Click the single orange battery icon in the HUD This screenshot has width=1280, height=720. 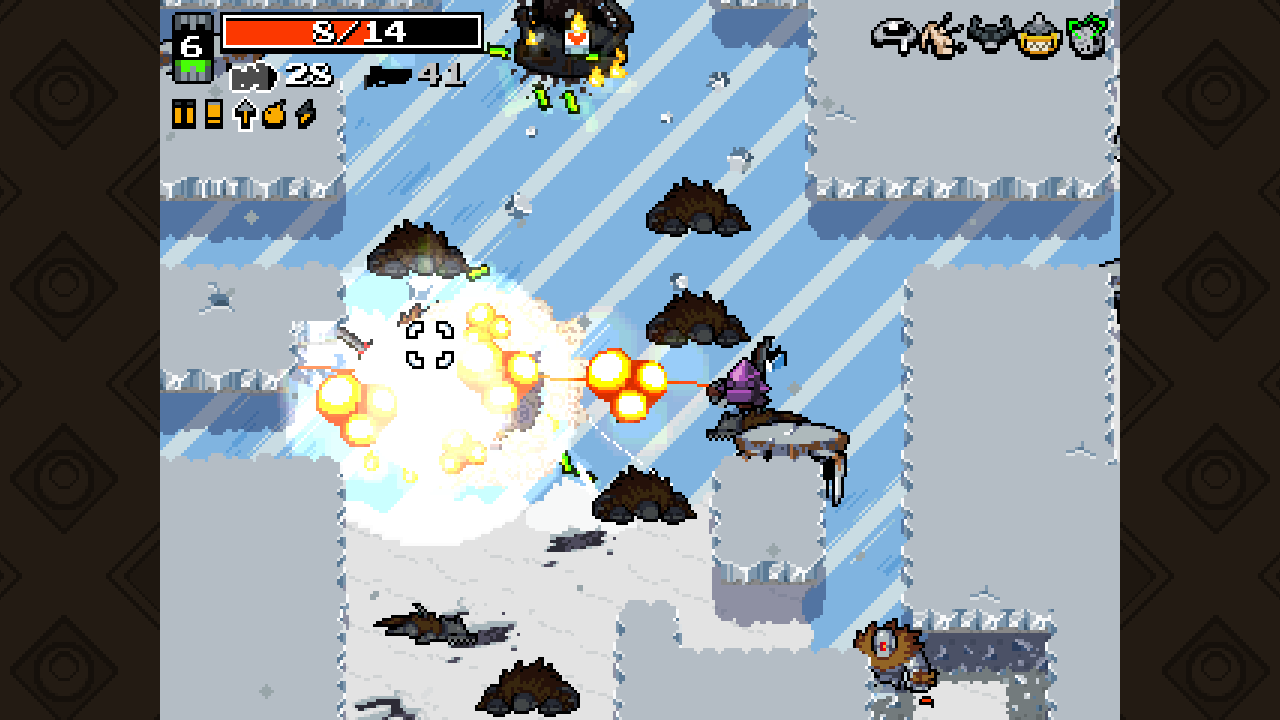214,113
